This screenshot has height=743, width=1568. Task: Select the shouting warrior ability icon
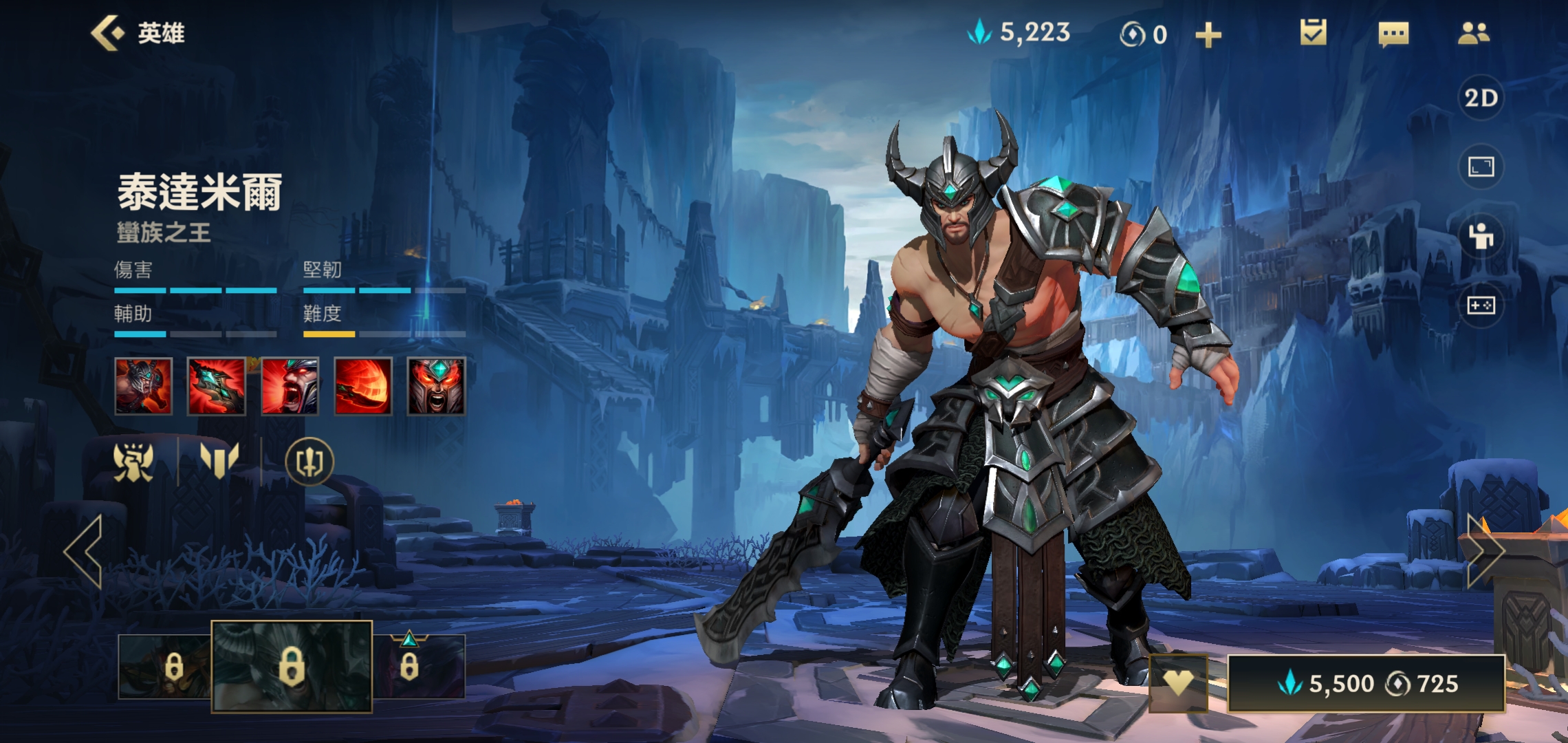point(290,386)
